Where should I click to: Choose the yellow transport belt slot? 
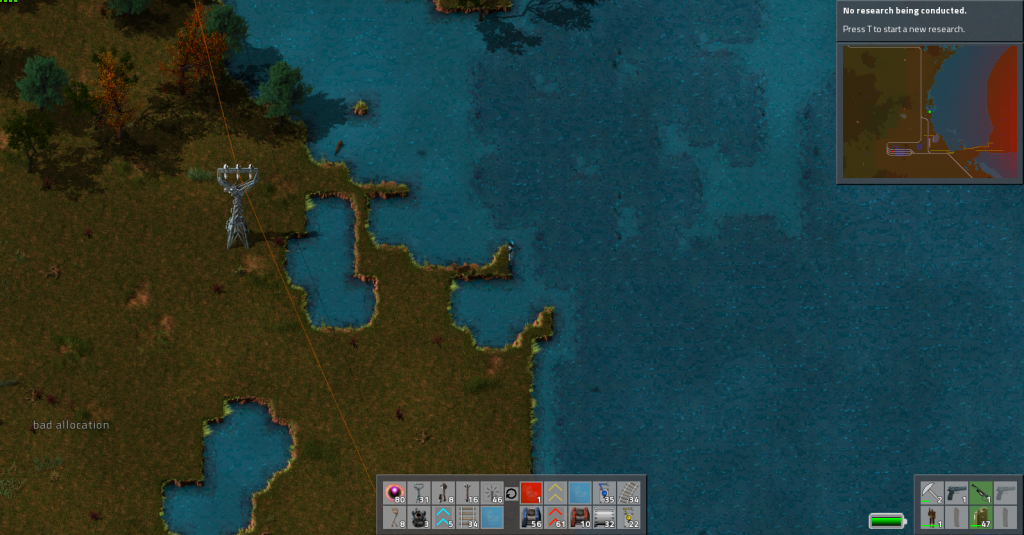point(555,493)
